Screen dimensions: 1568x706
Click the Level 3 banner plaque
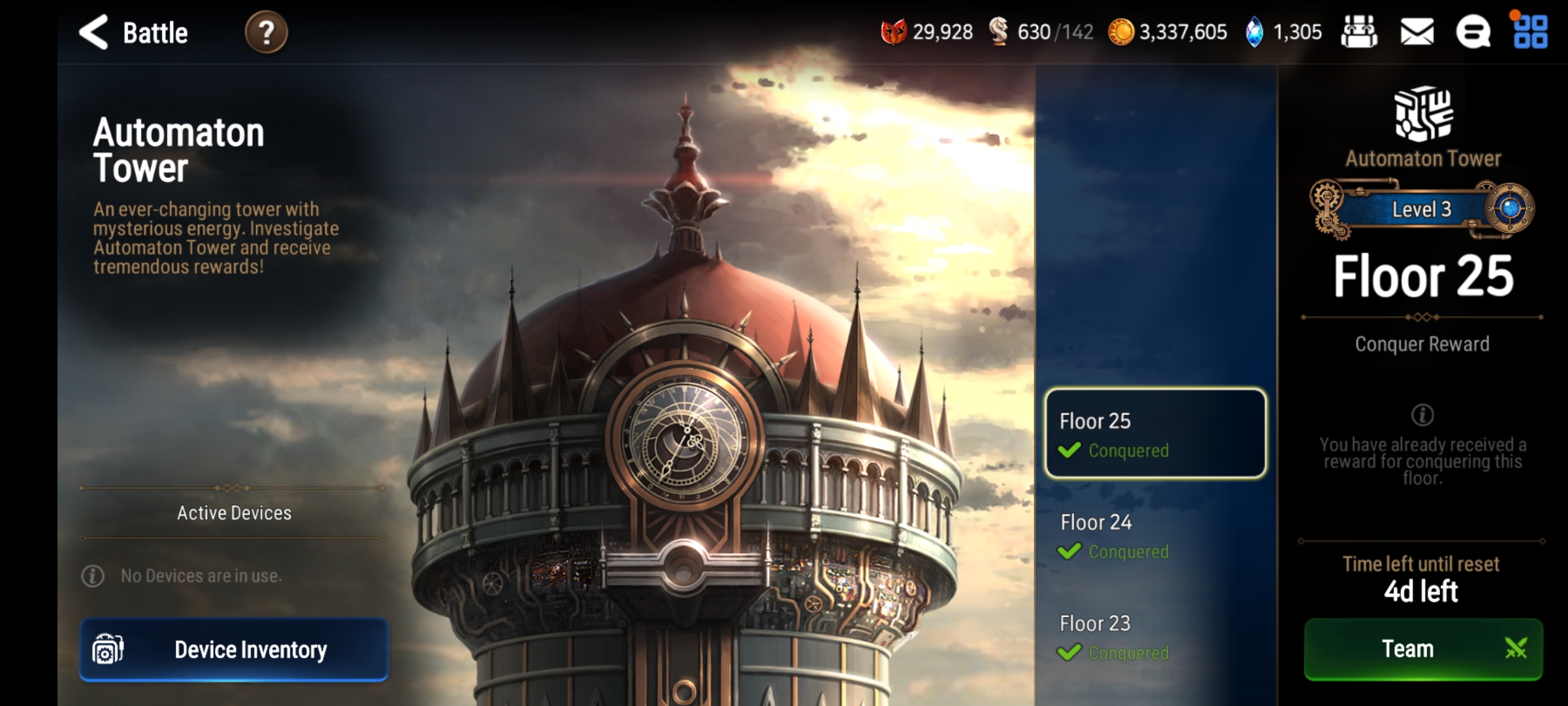1422,209
